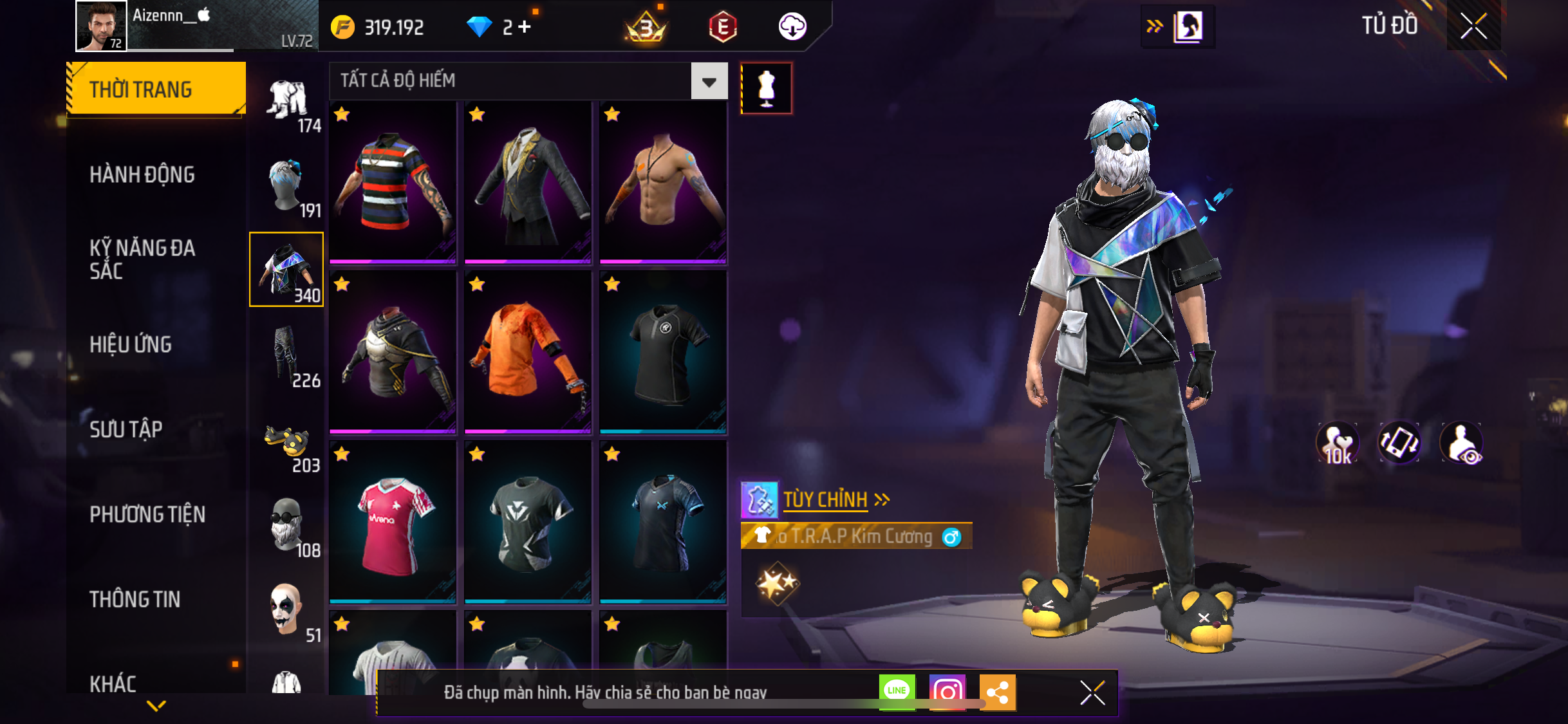Dismiss the screenshot share banner
The image size is (1568, 724).
pyautogui.click(x=1092, y=692)
